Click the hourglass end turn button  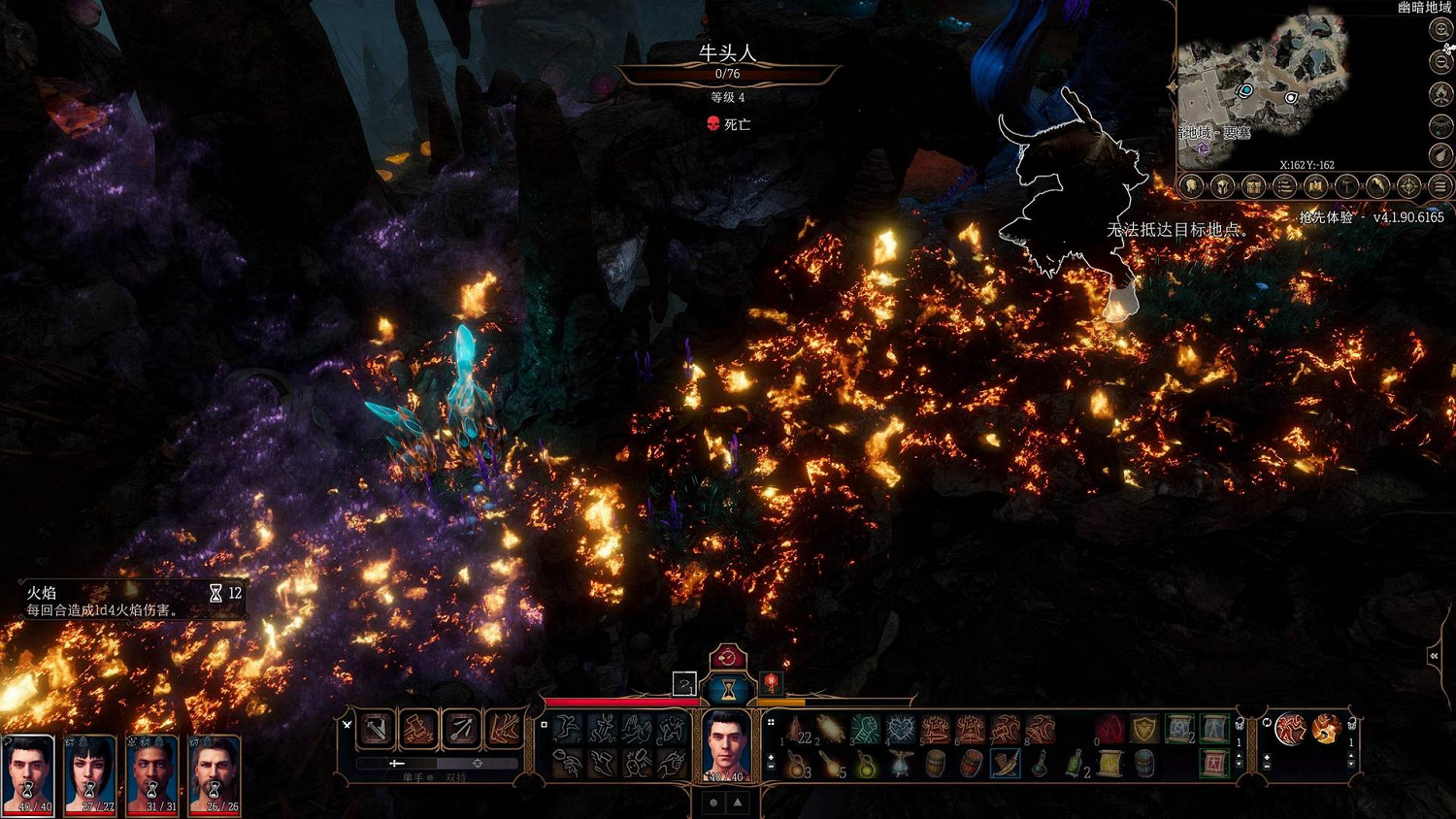coord(726,690)
